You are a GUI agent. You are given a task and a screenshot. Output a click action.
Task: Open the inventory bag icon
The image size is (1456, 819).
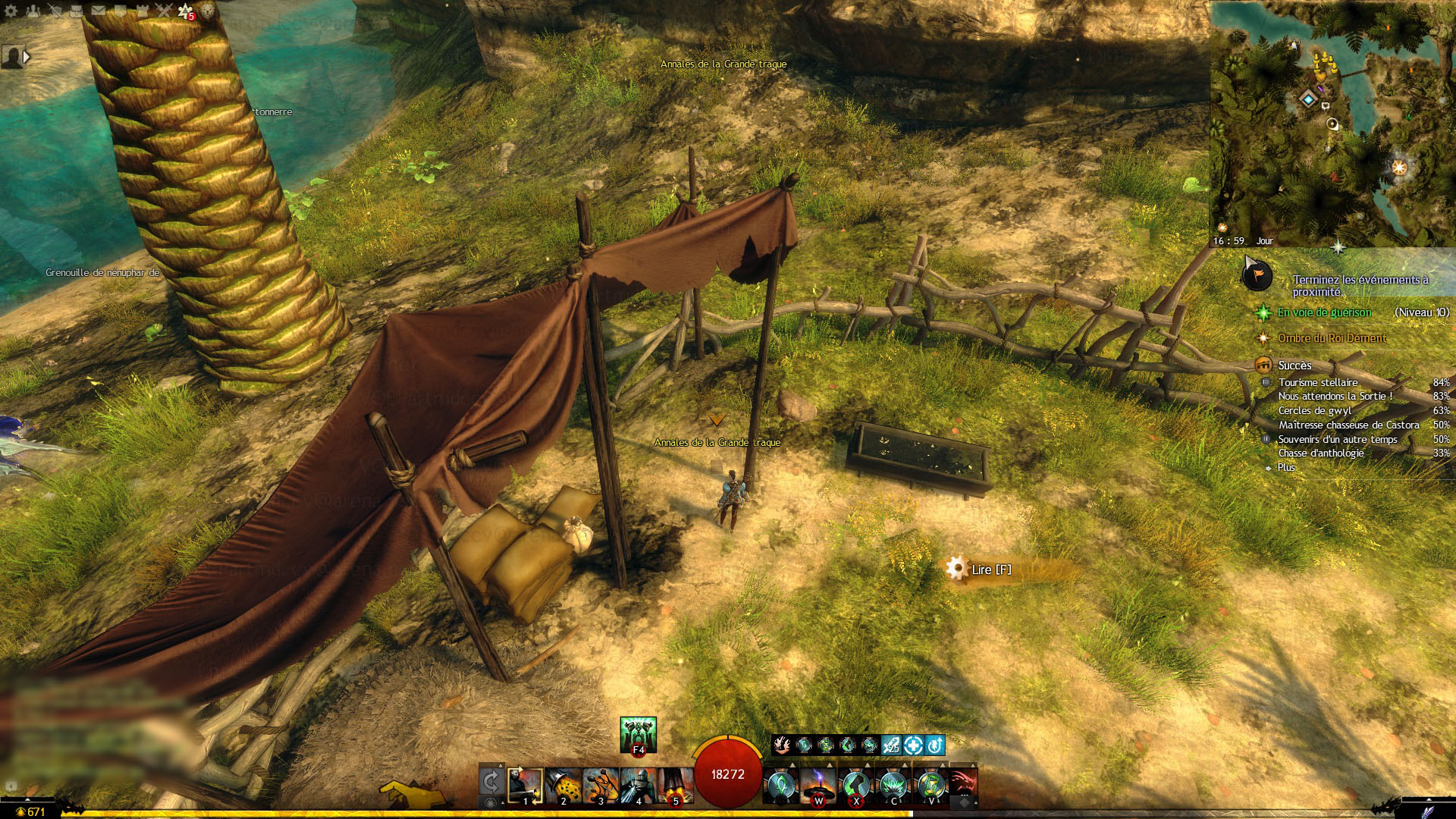[x=76, y=11]
